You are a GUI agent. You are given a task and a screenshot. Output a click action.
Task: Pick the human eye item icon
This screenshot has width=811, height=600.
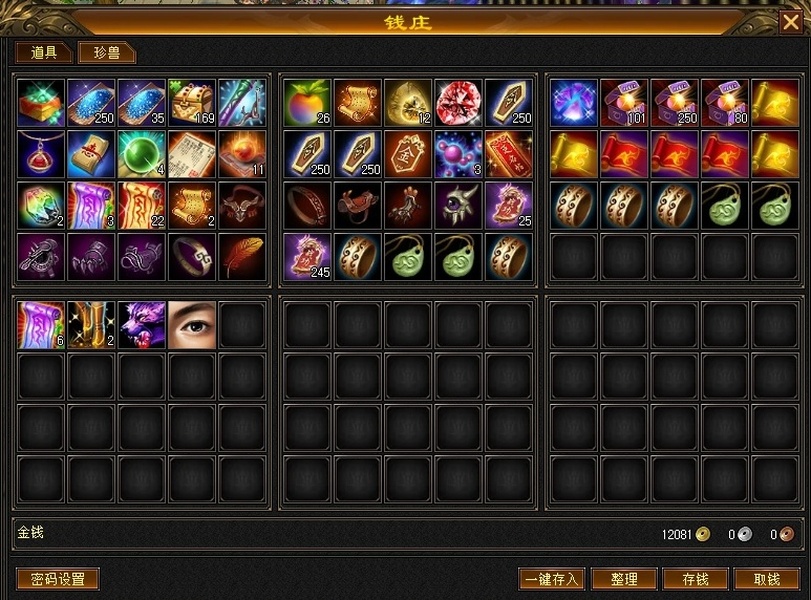(192, 325)
